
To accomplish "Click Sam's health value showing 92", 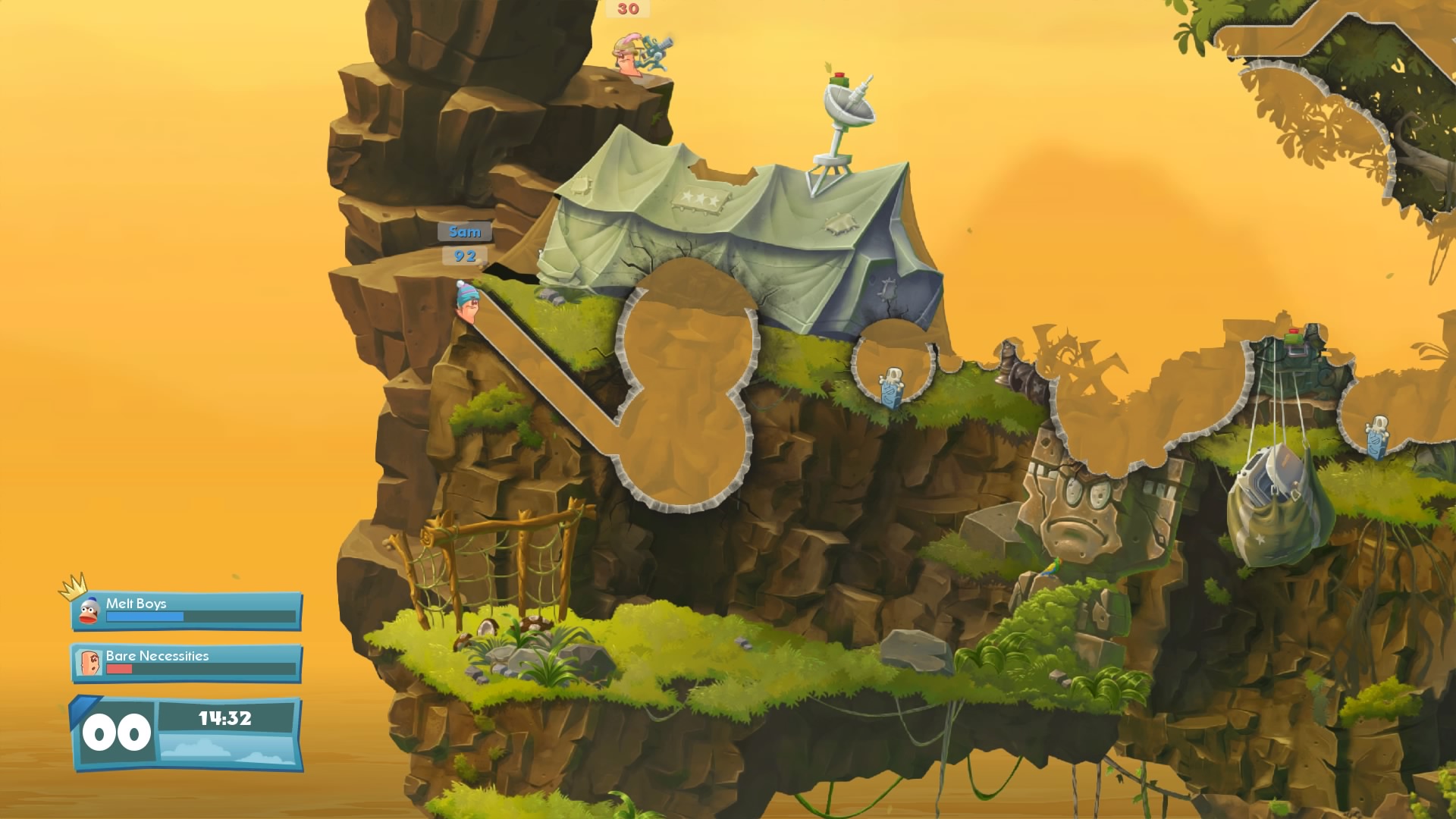I will [466, 257].
